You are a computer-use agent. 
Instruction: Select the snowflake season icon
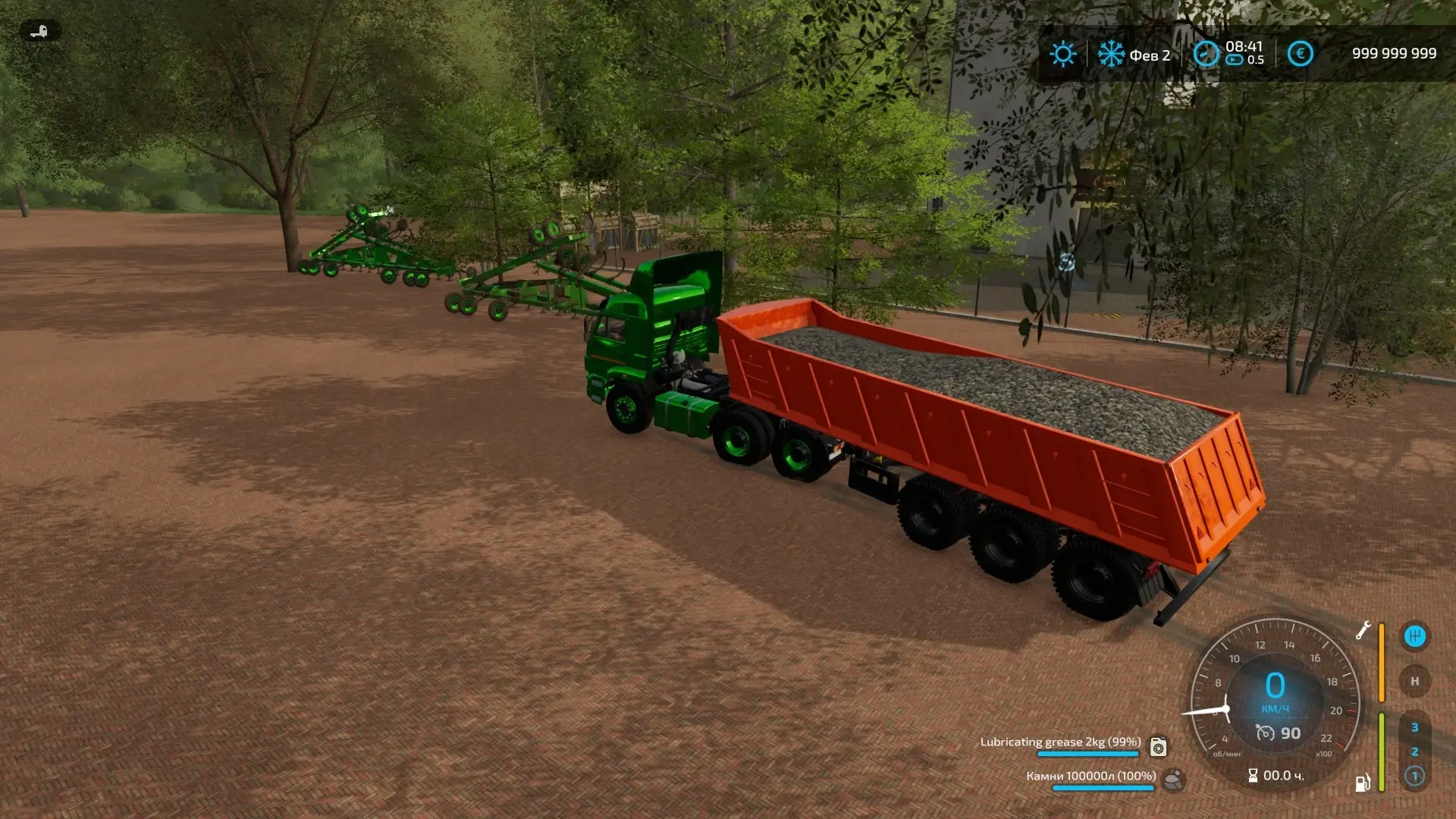coord(1112,54)
